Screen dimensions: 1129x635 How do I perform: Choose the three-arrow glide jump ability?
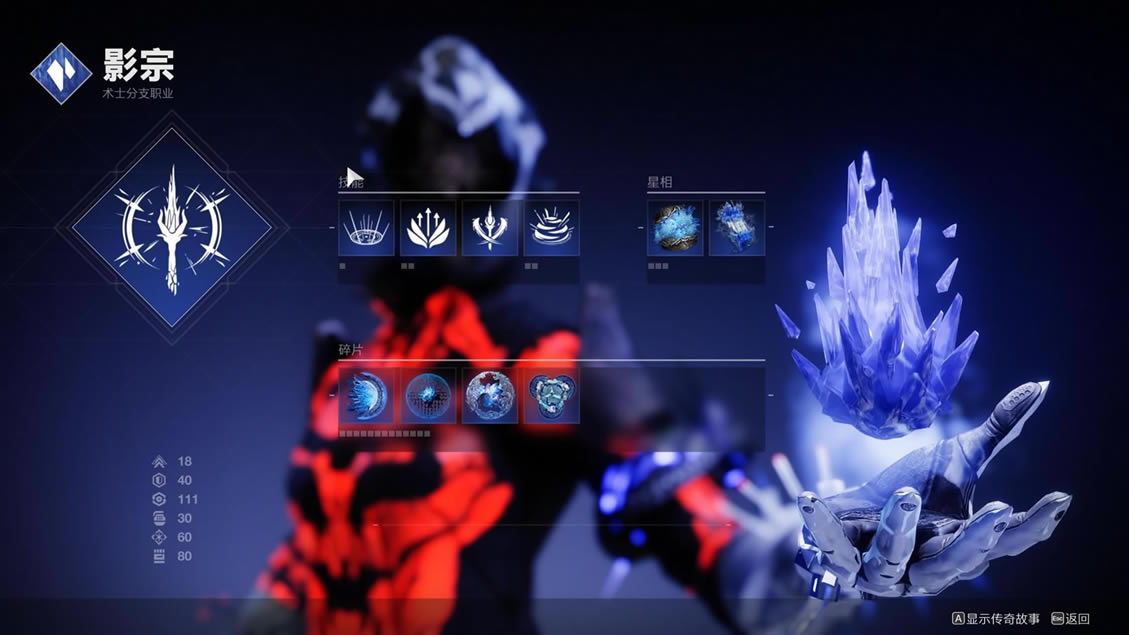coord(428,228)
